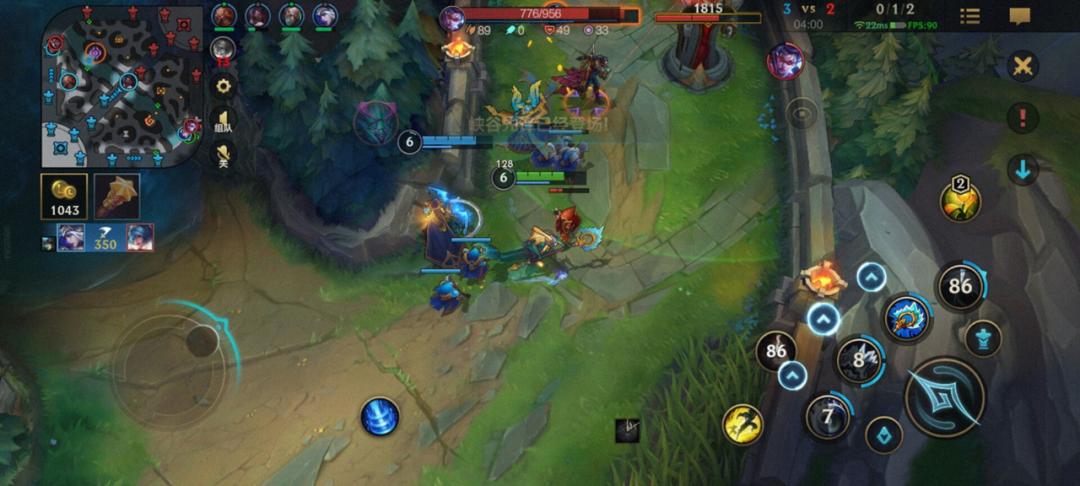Activate the ready blue wave ability
The image size is (1080, 486).
click(x=907, y=317)
